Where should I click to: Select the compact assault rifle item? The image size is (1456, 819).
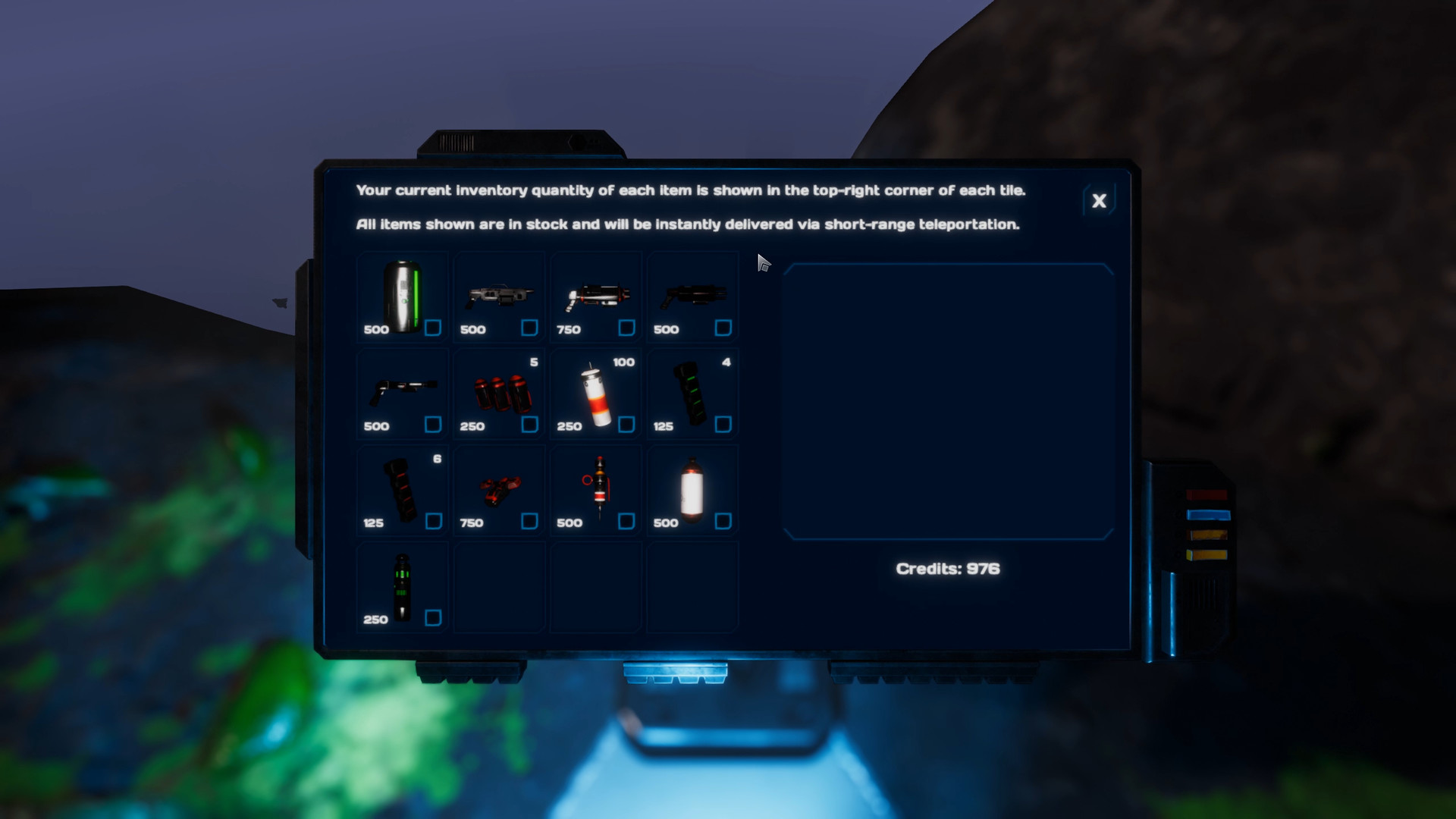[x=497, y=296]
